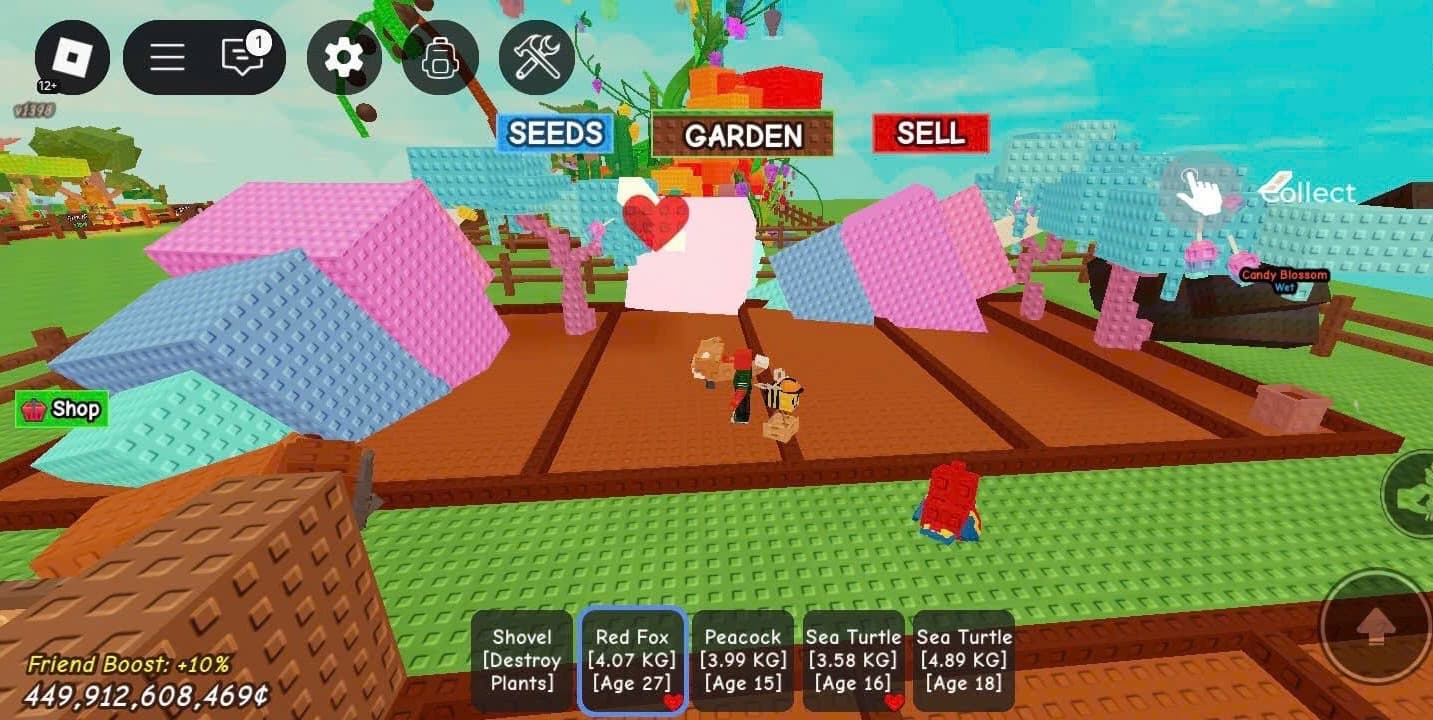
Task: Teleport to the SELL stand
Action: point(930,134)
